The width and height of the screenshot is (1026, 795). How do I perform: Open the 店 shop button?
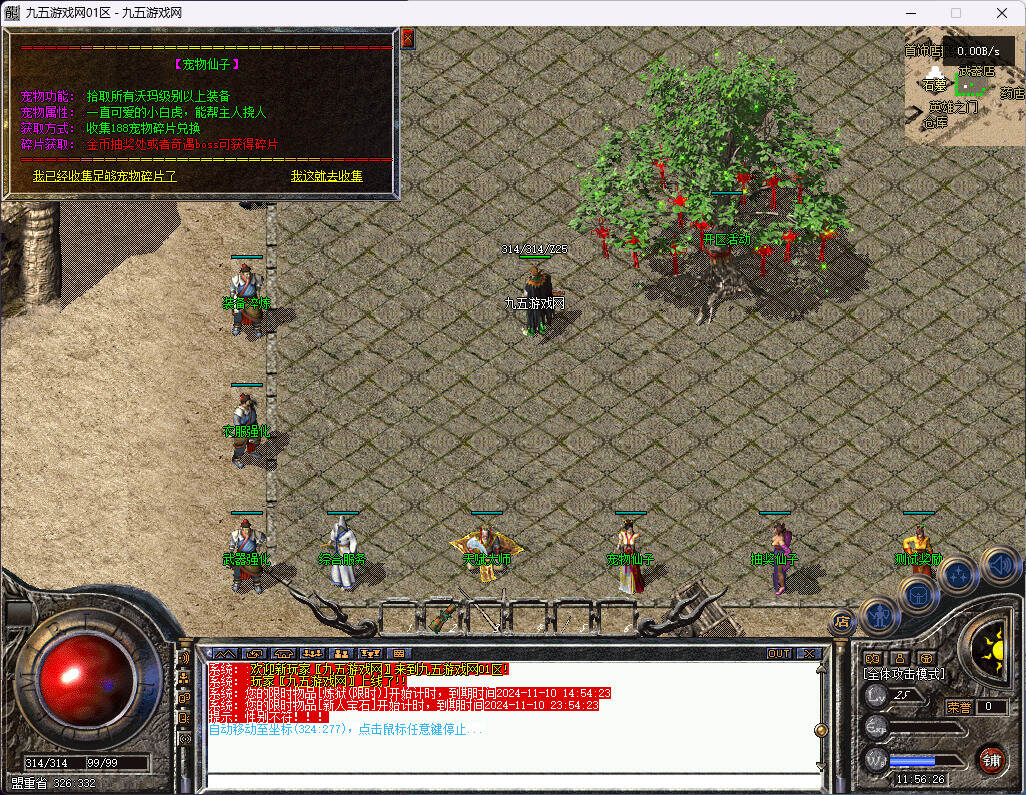[x=841, y=621]
